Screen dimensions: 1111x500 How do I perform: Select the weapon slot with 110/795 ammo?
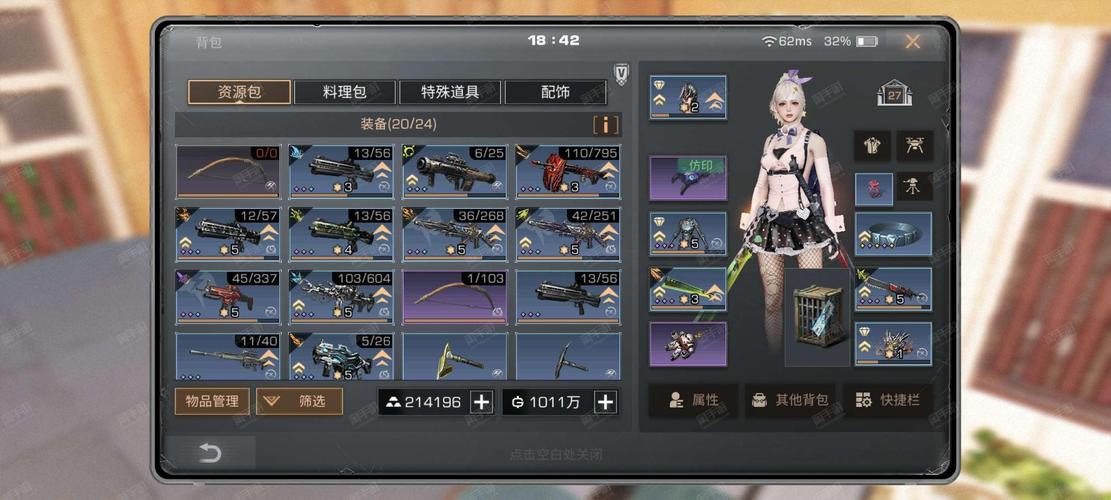(x=568, y=171)
